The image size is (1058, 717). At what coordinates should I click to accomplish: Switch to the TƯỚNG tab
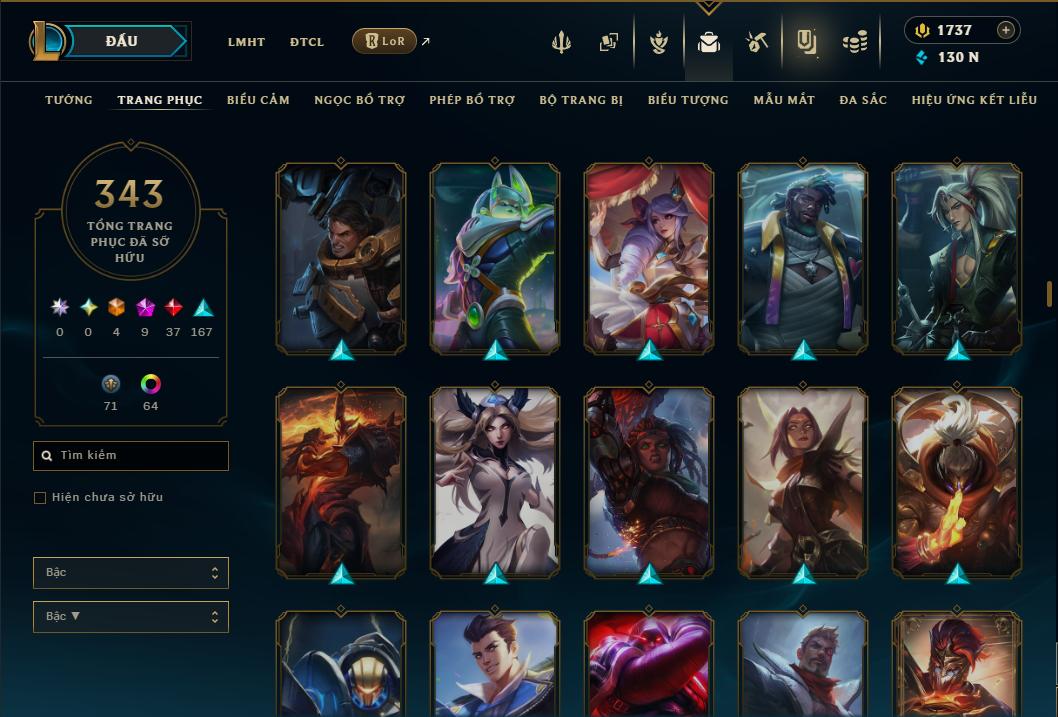coord(69,100)
